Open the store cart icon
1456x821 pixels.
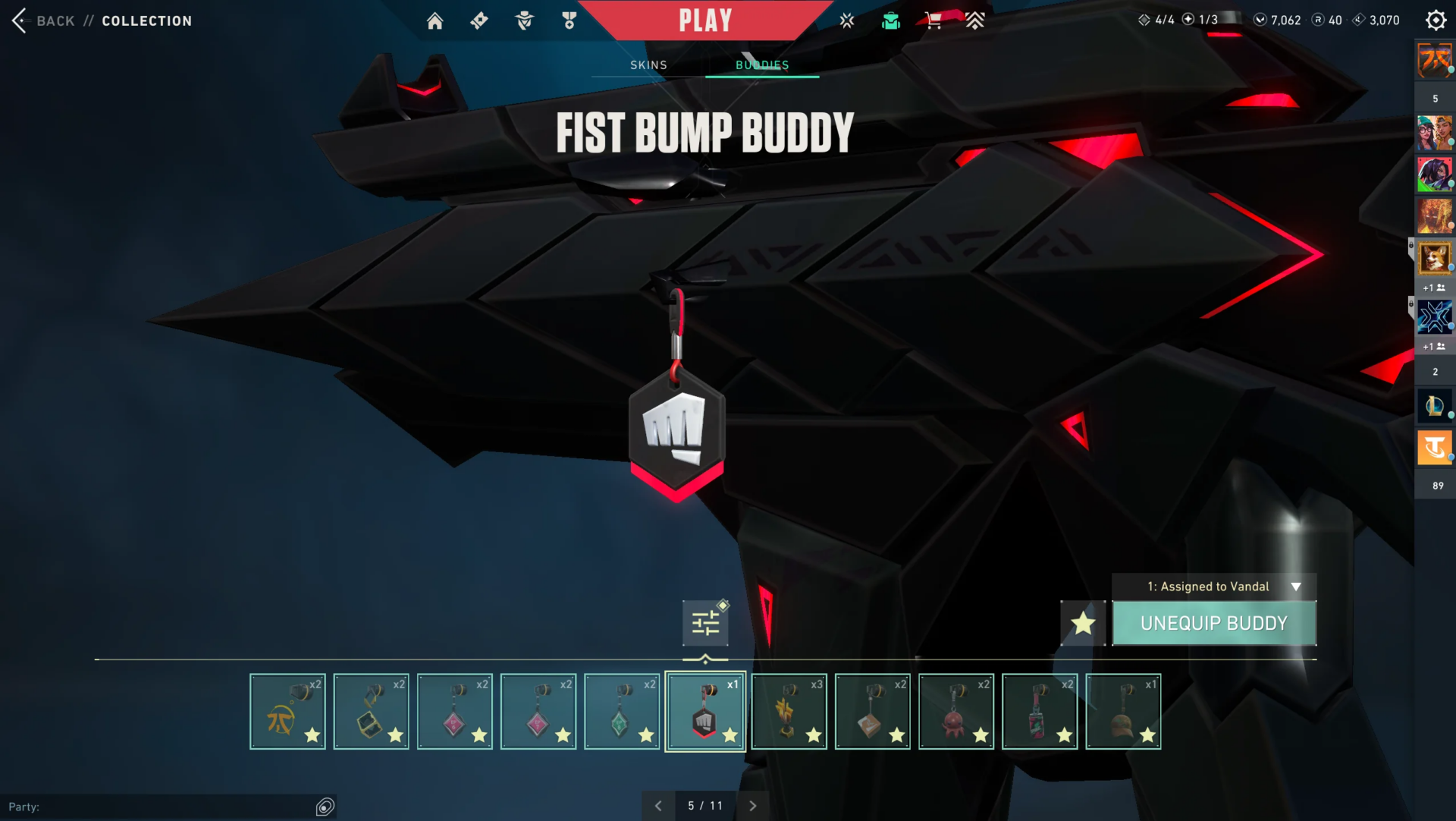[x=934, y=20]
